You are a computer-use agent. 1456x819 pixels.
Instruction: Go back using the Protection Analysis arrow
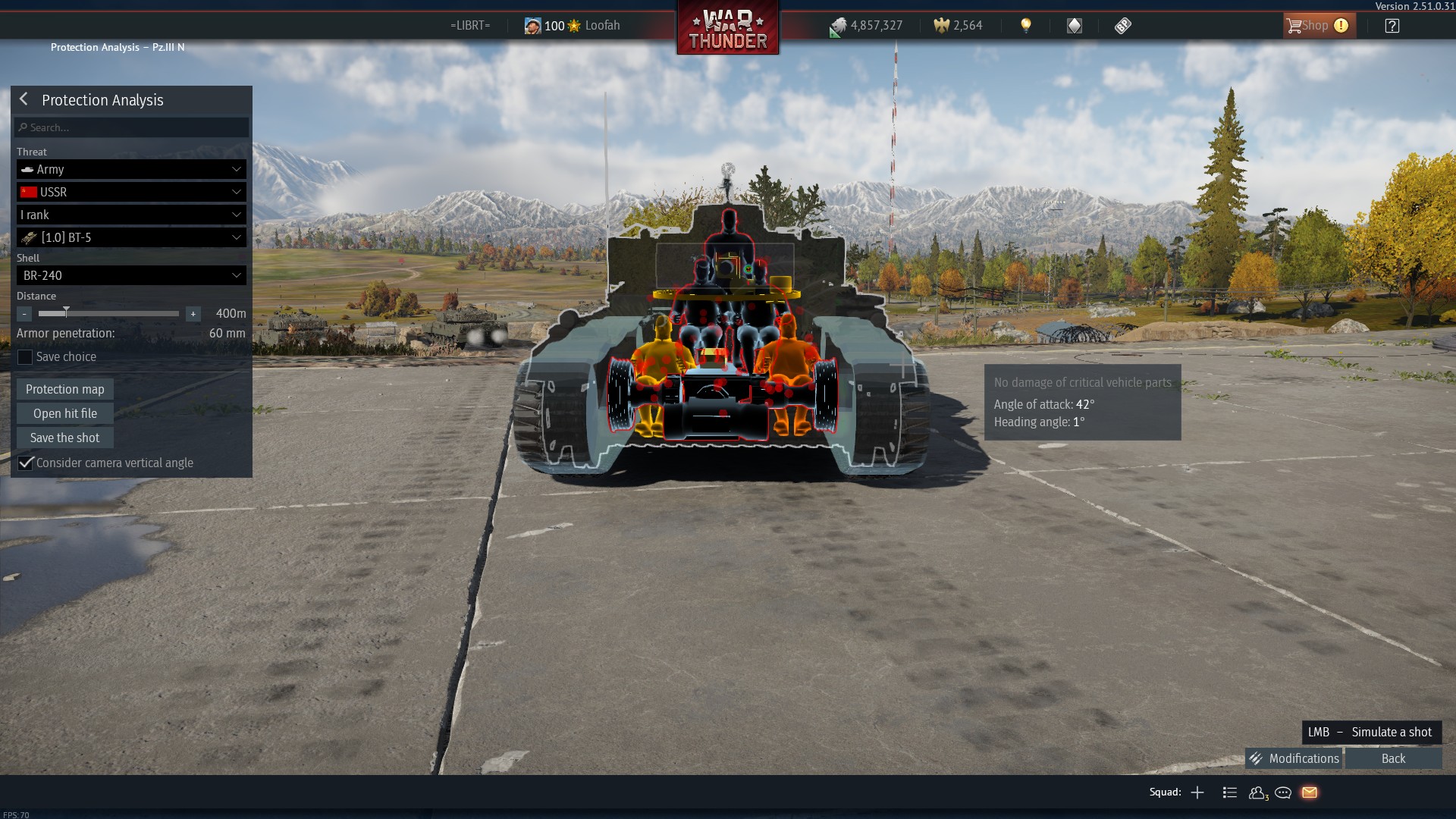click(24, 99)
